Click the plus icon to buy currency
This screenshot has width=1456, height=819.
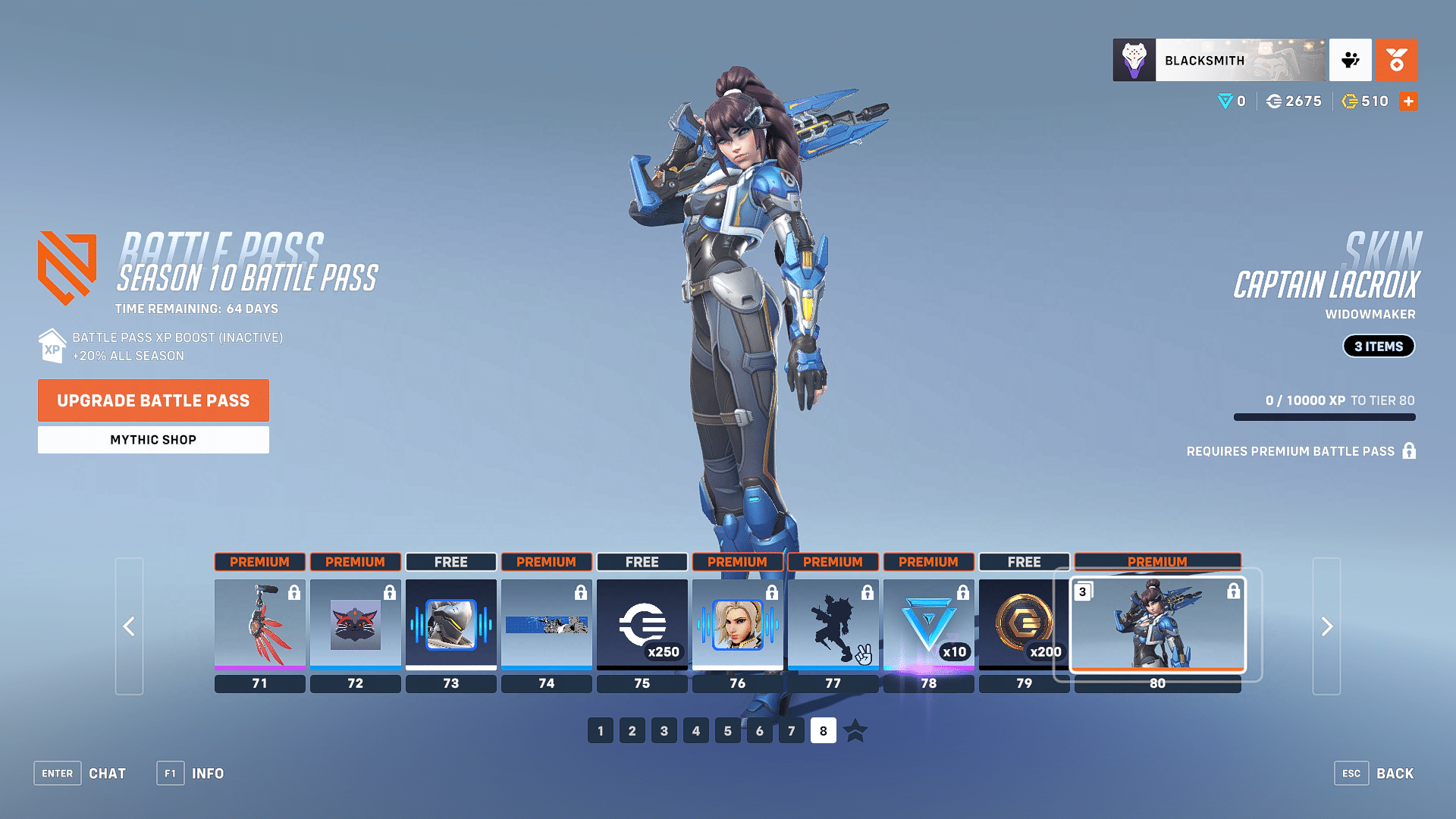point(1408,101)
